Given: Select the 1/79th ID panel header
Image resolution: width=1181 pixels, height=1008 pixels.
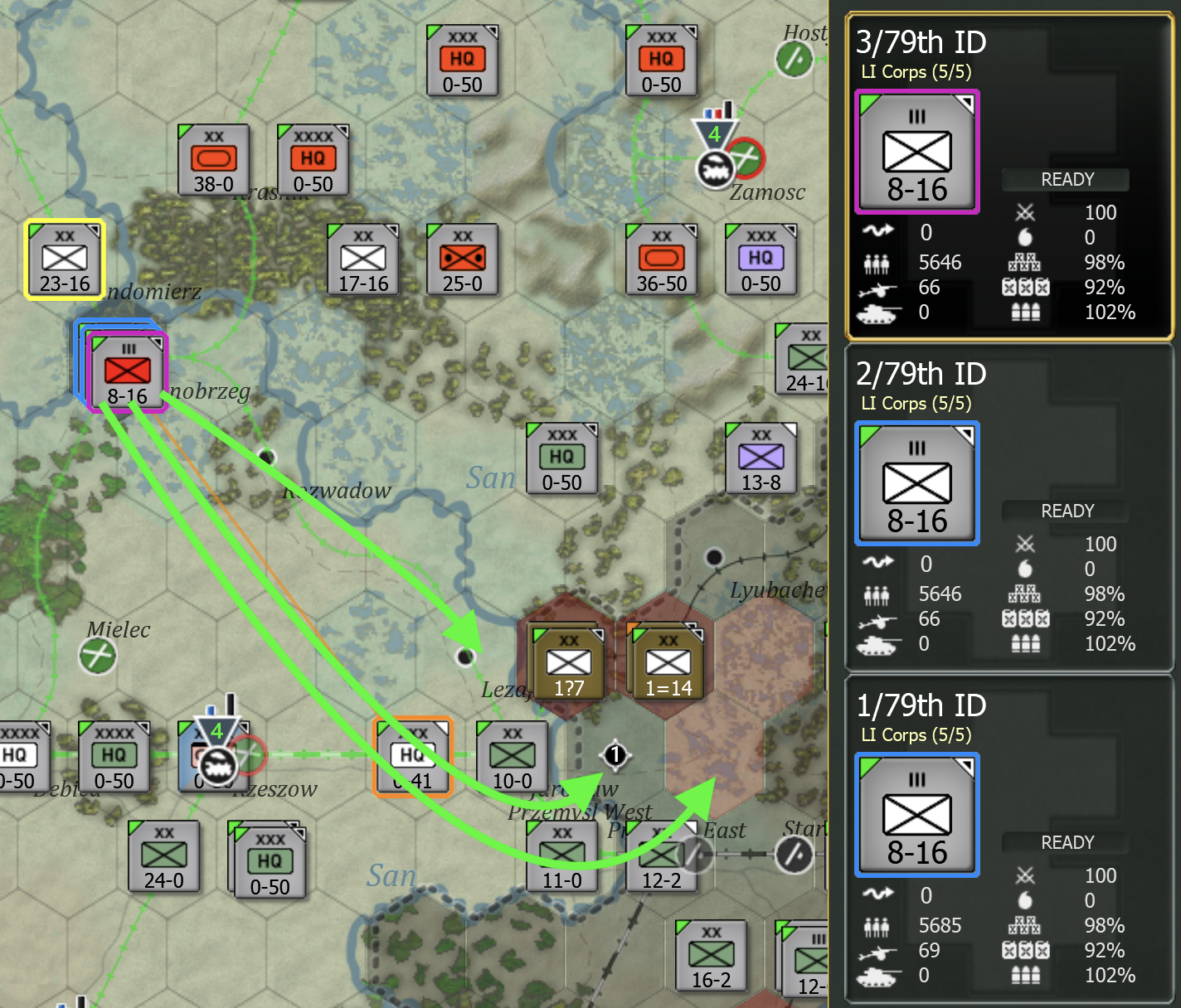Looking at the screenshot, I should [921, 706].
